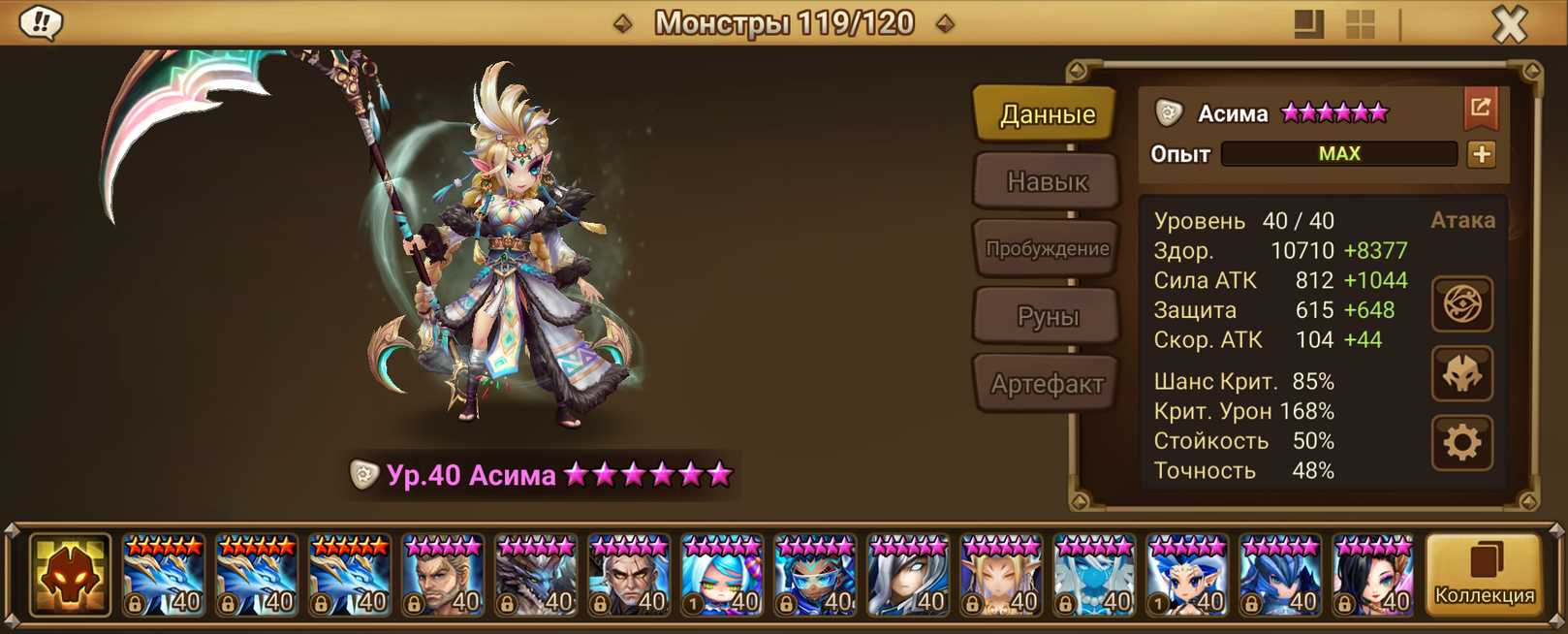Click the right diamond arrow beside Монстры title

[x=945, y=23]
